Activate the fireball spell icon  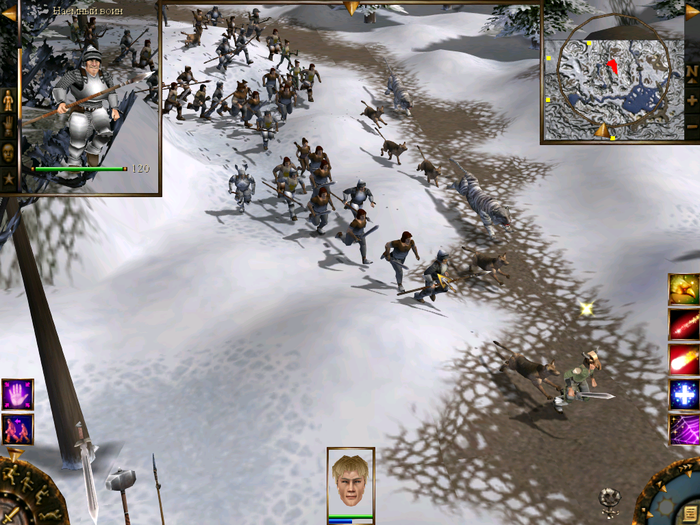pos(684,359)
